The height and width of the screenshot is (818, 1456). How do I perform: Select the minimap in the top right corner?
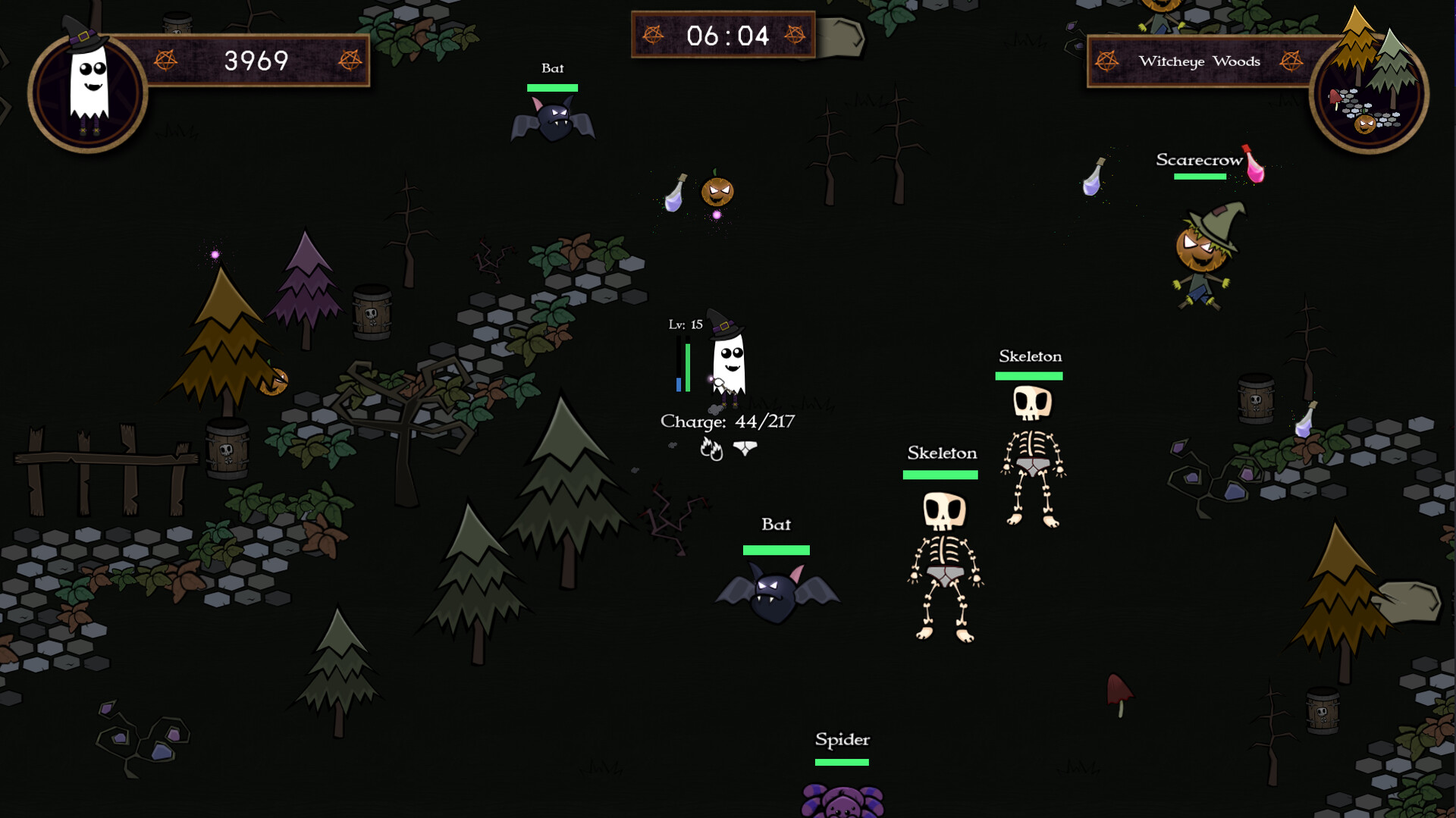1369,90
